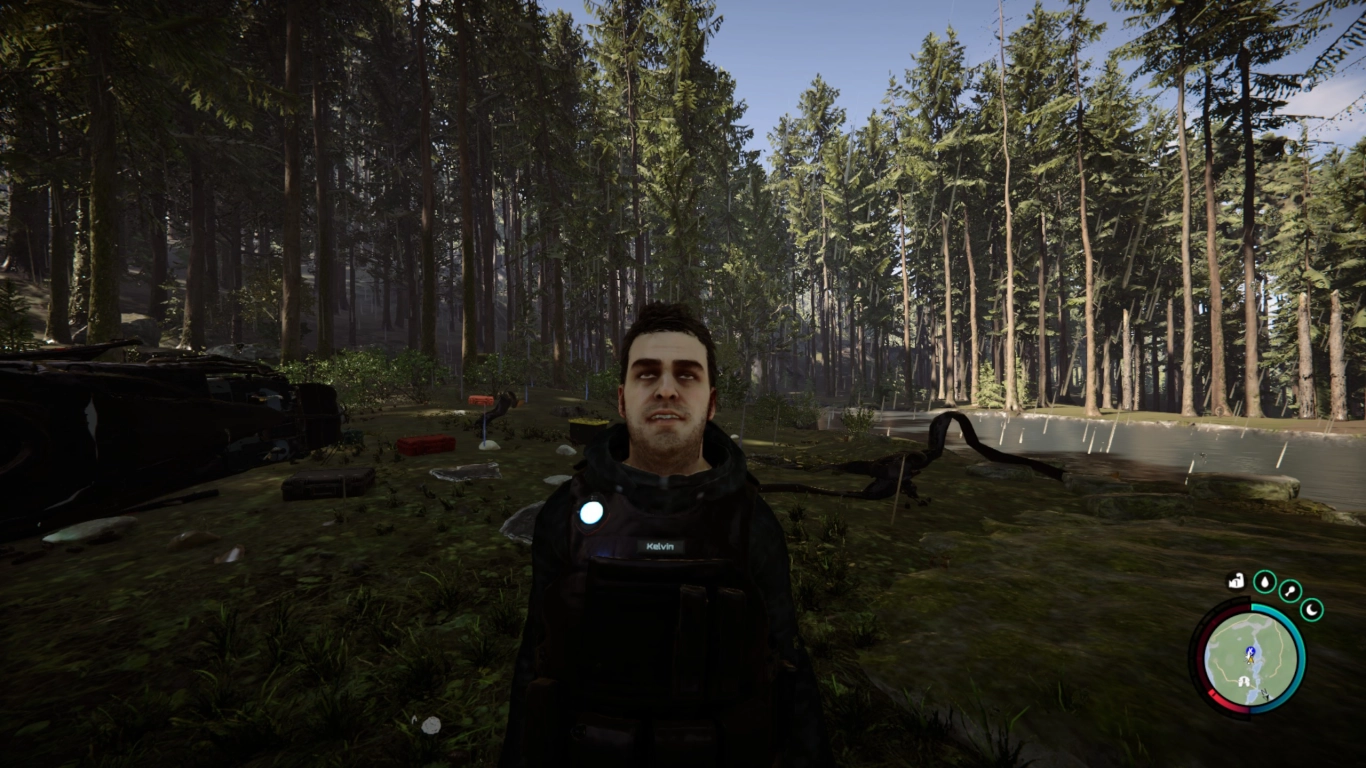The image size is (1366, 768).
Task: Click the glowing GPS light on Kelvin's suit
Action: (x=592, y=514)
